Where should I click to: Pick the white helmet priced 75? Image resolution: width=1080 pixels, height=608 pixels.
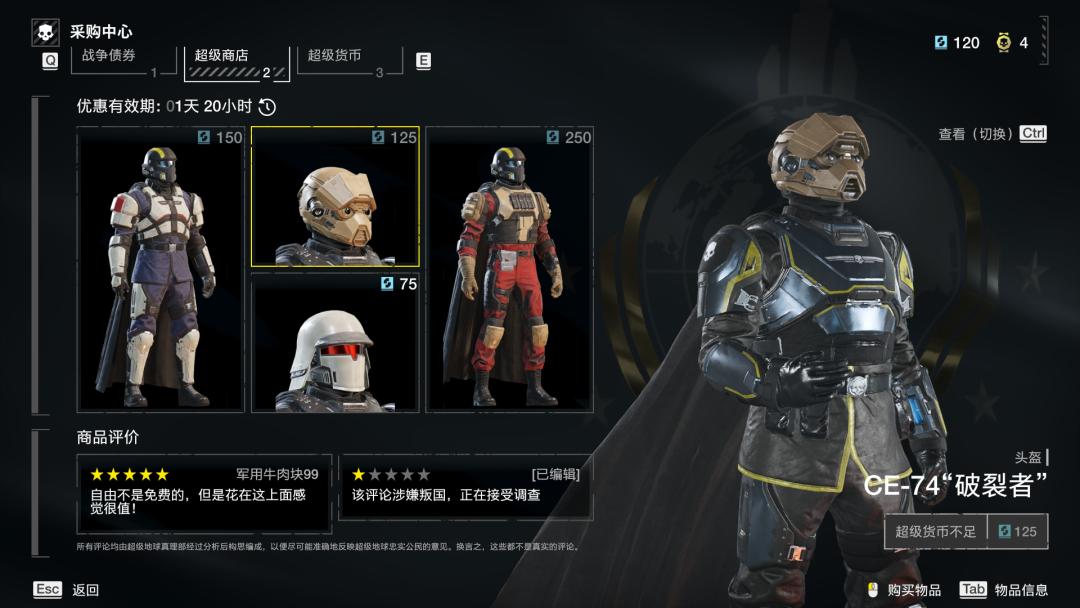click(x=335, y=343)
